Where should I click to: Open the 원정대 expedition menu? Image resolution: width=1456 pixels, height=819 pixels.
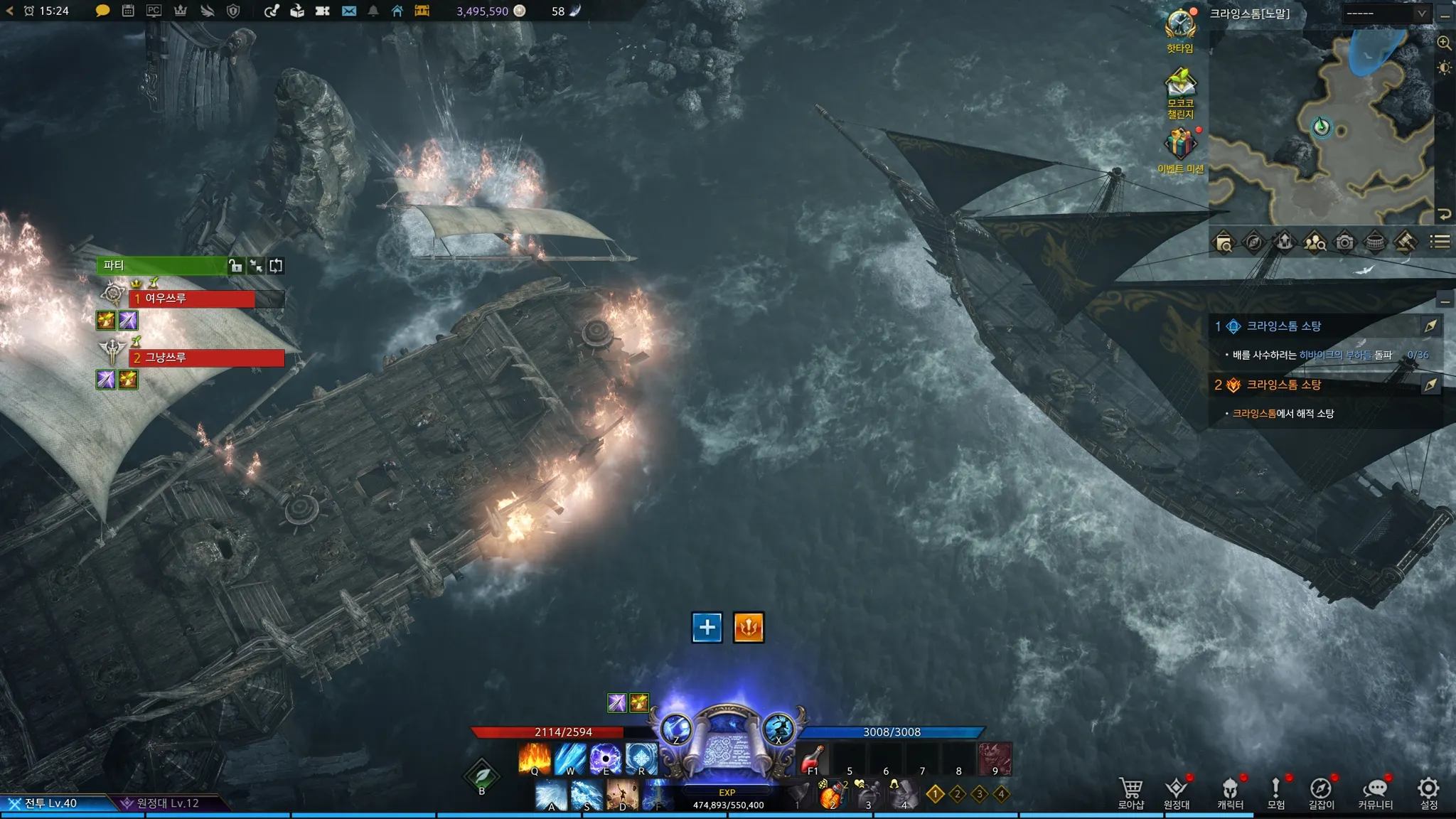(x=1177, y=792)
